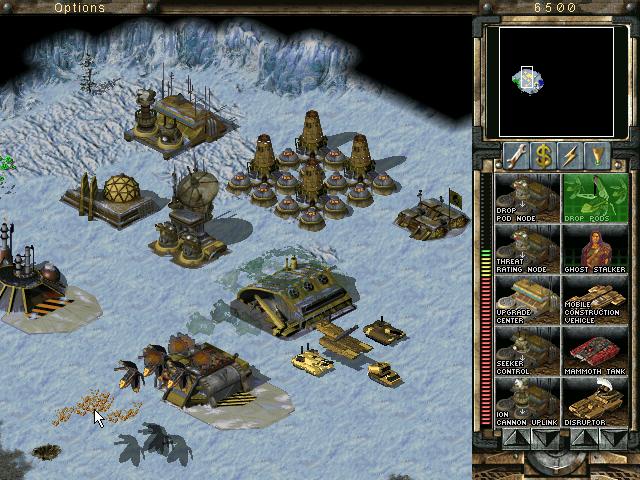Build the Threat Rating Node
This screenshot has width=640, height=480.
click(x=528, y=248)
